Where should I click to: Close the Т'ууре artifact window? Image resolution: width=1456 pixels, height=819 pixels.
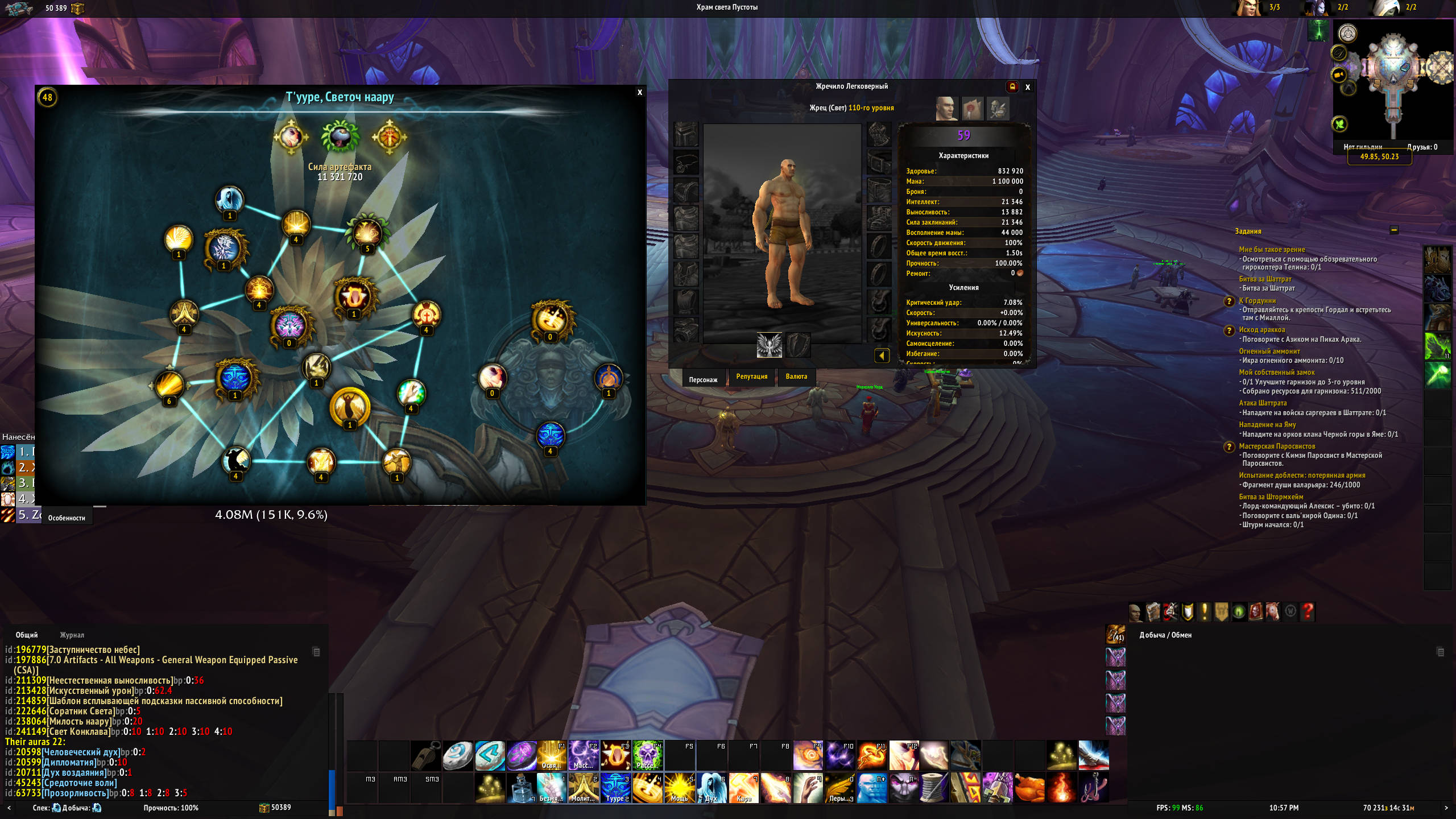click(x=640, y=93)
